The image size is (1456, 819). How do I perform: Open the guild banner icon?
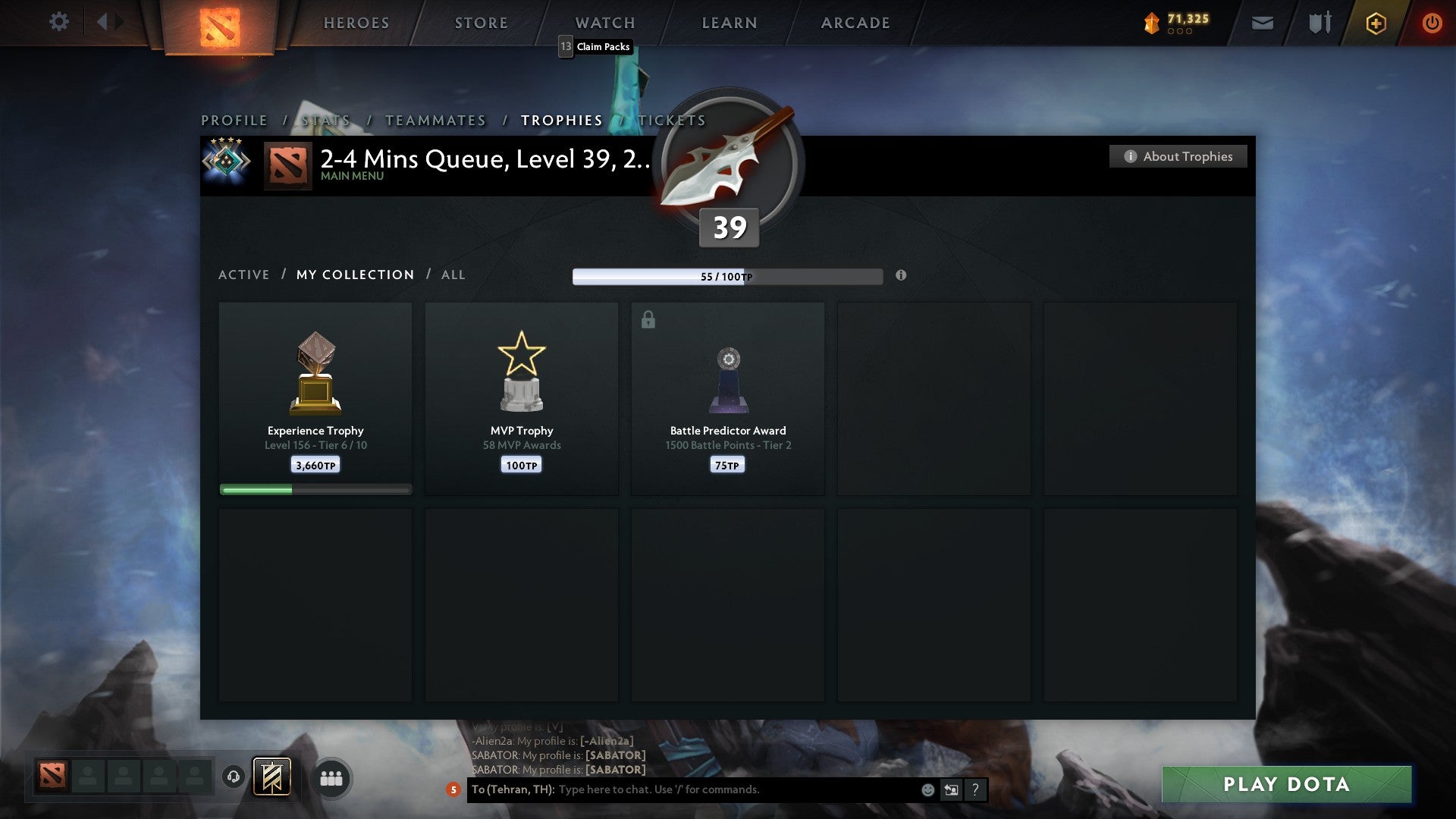[x=271, y=777]
